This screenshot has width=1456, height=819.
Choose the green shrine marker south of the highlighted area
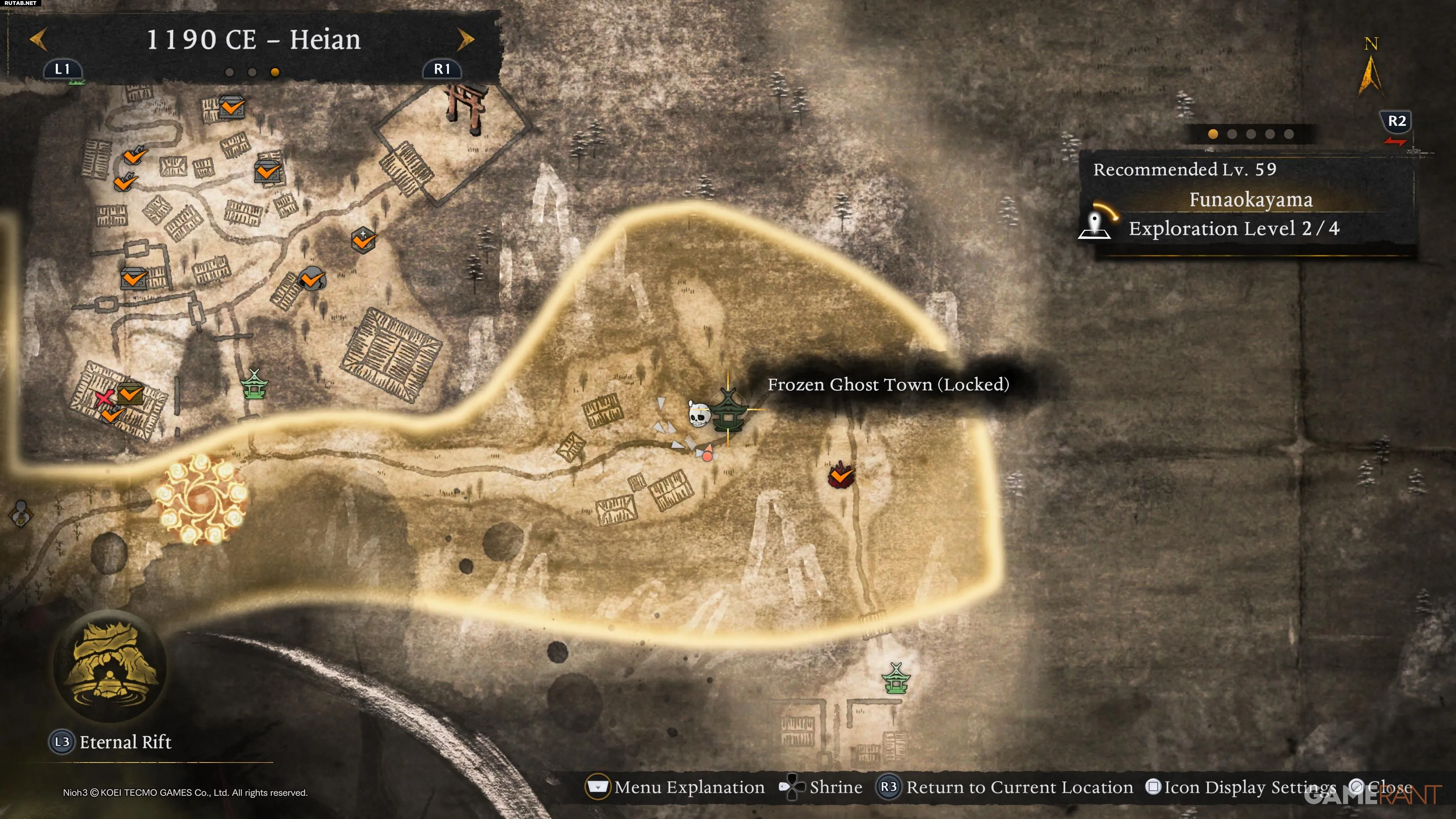click(x=896, y=678)
